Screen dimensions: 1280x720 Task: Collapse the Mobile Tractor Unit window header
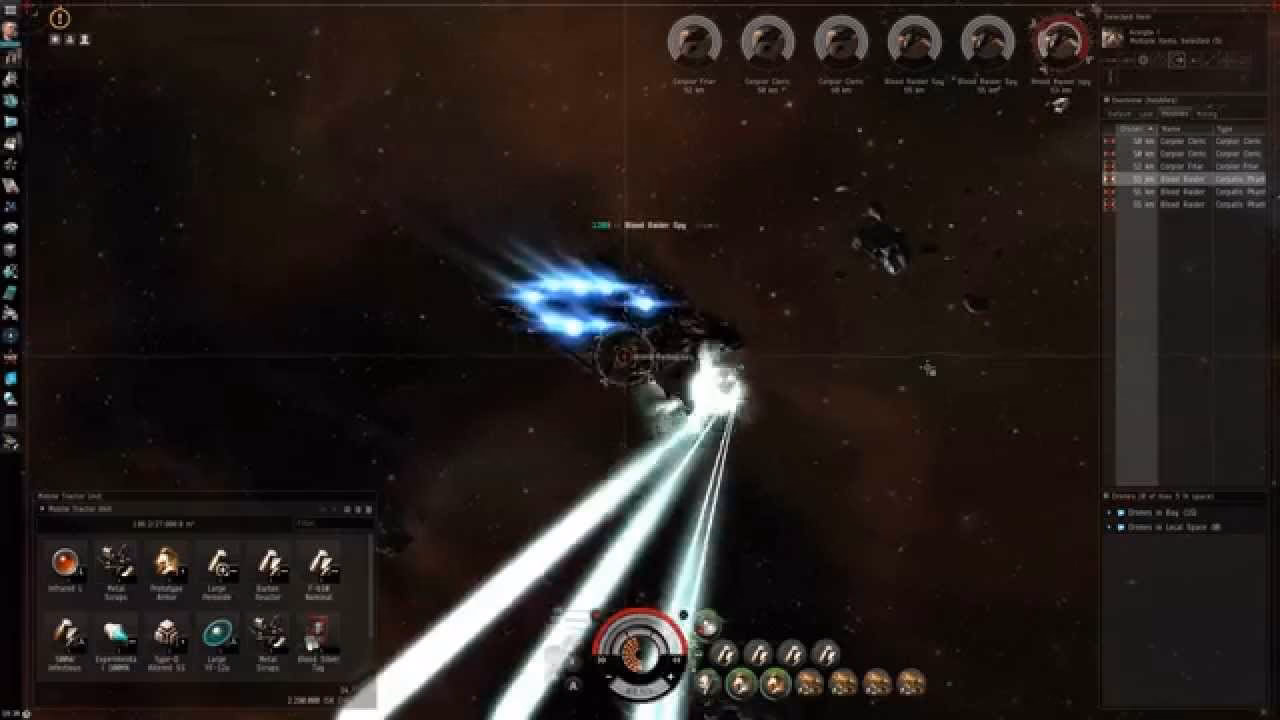[x=43, y=508]
